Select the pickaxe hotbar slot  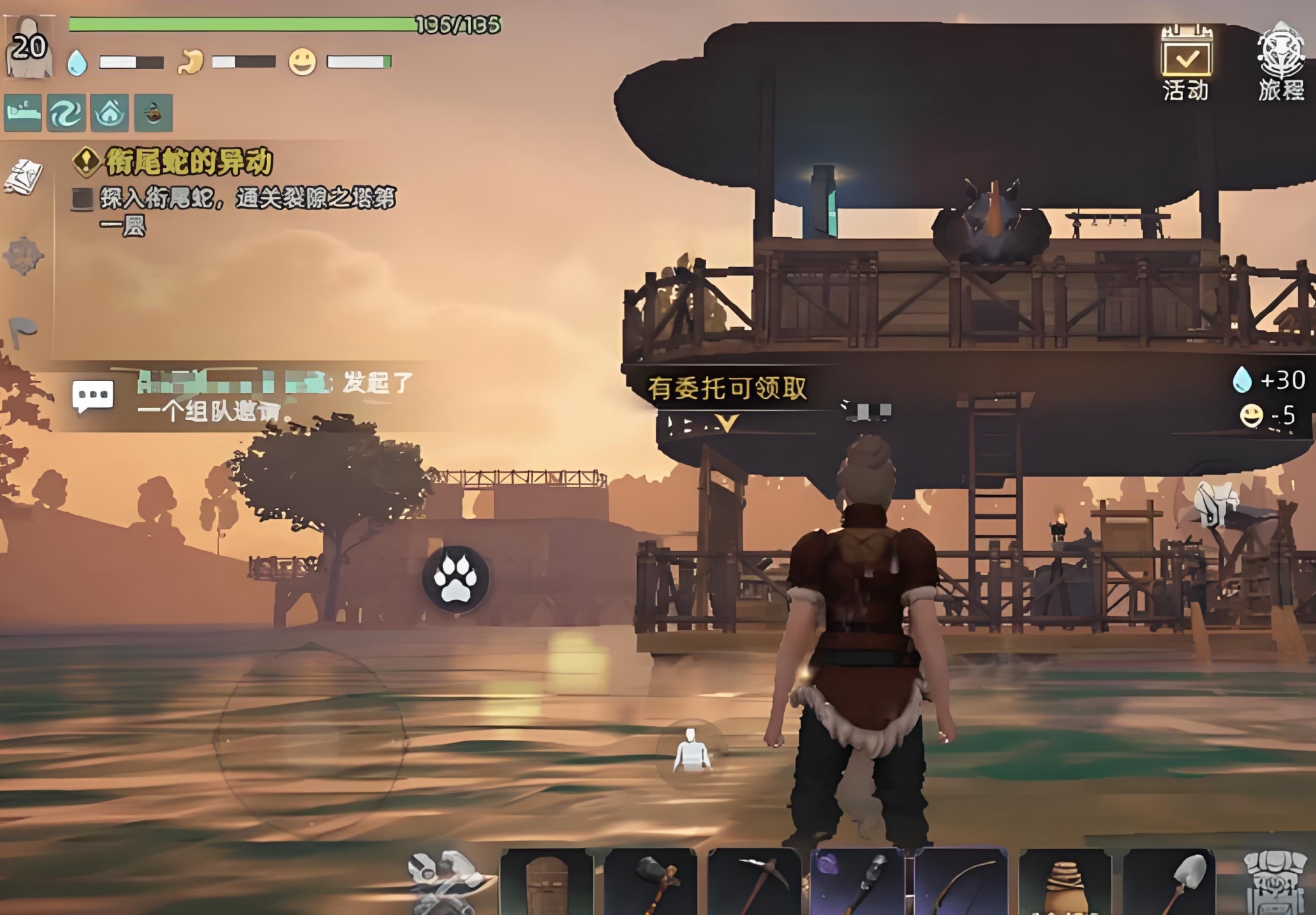(x=754, y=881)
